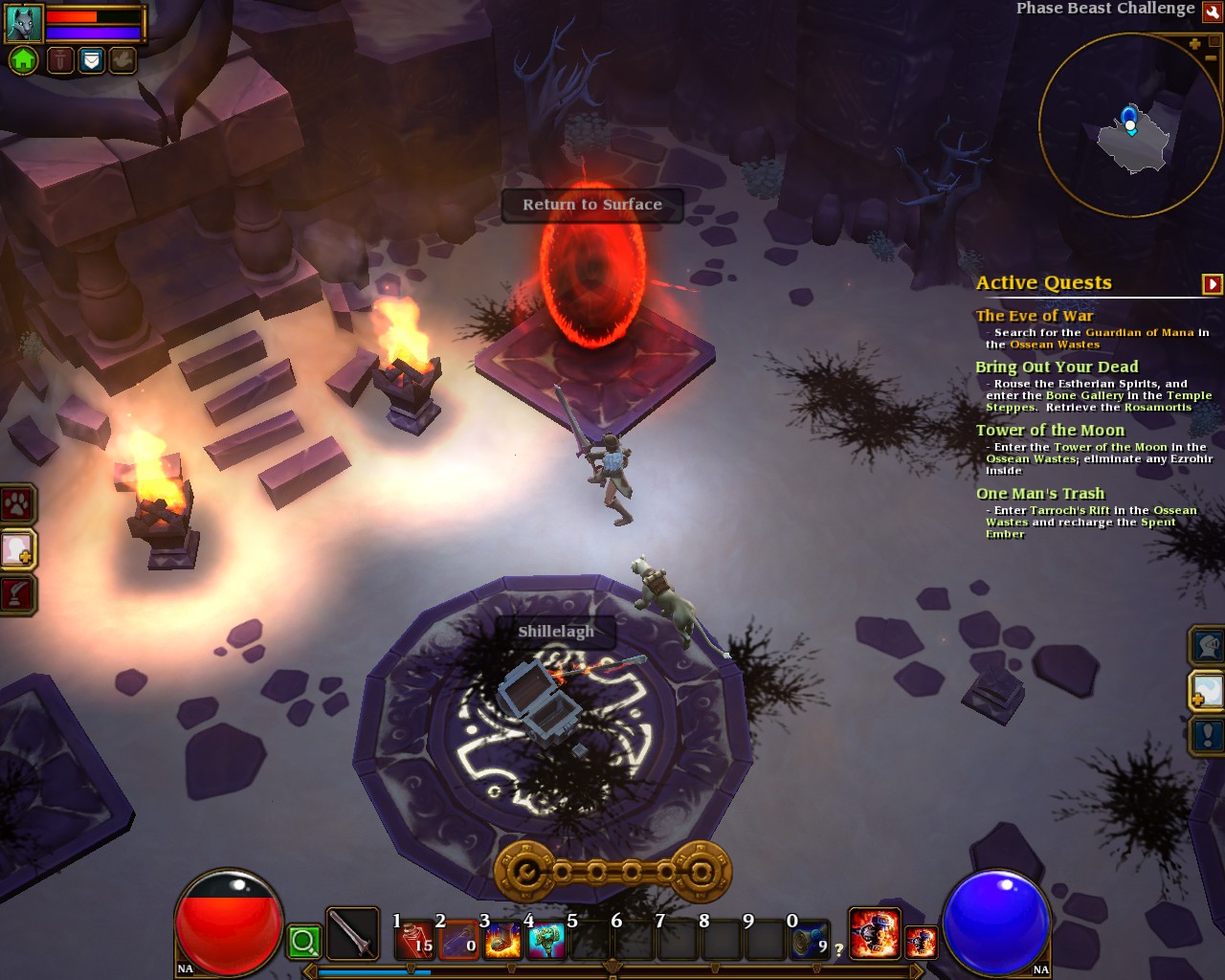Send pet to town with green house
1225x980 pixels.
[23, 61]
